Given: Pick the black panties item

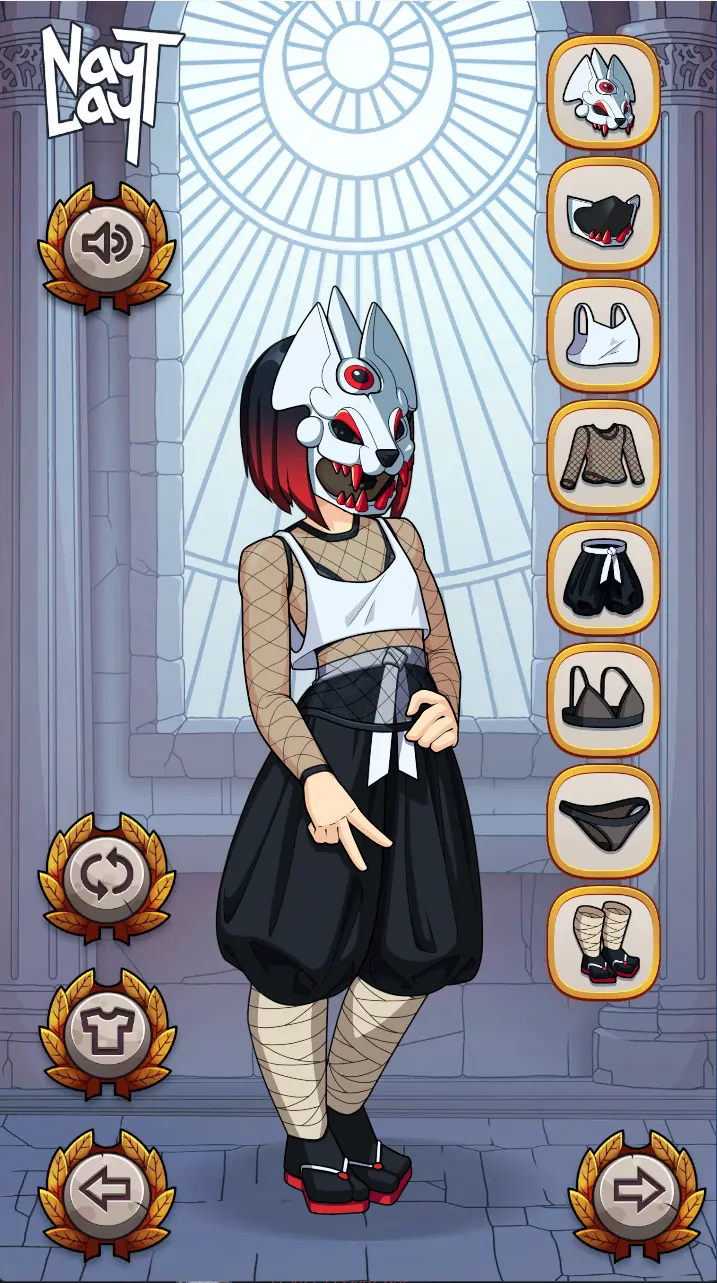Looking at the screenshot, I should click(603, 821).
